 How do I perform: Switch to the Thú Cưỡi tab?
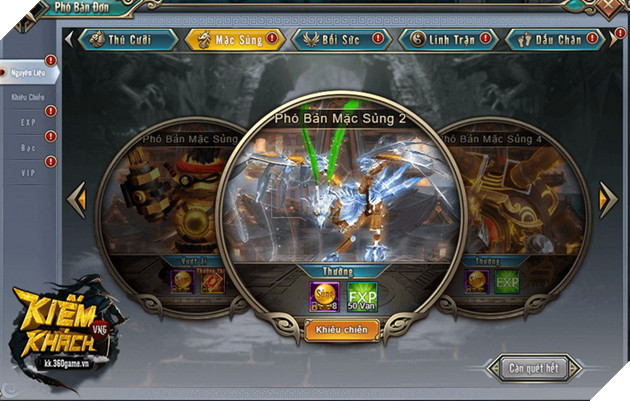[x=125, y=40]
